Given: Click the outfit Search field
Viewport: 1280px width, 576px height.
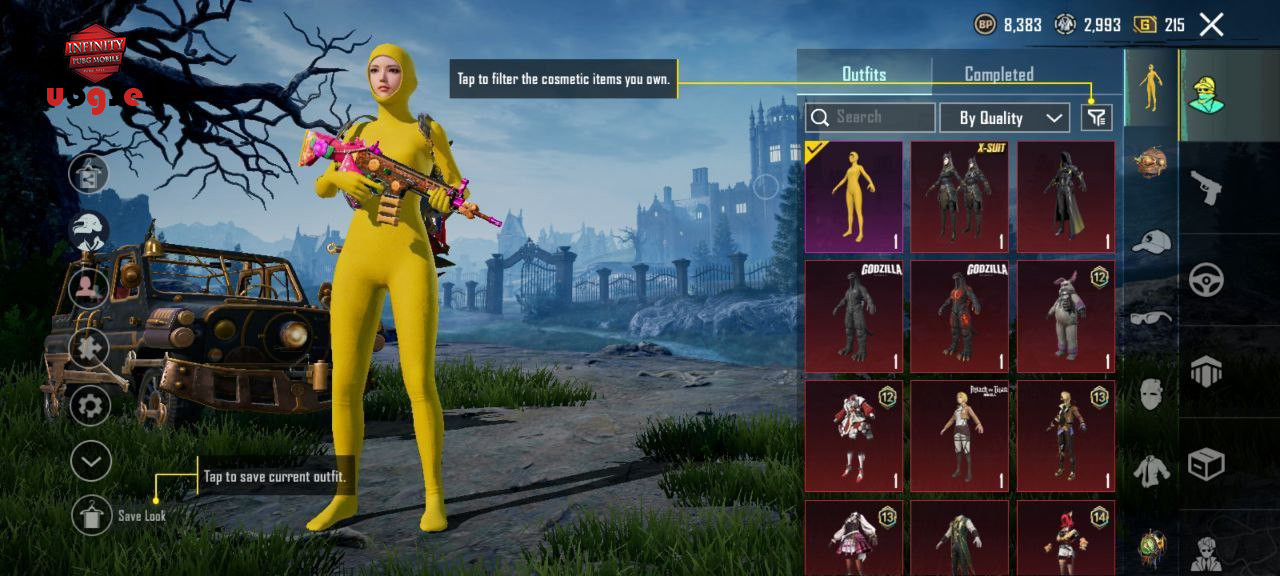Looking at the screenshot, I should coord(870,118).
